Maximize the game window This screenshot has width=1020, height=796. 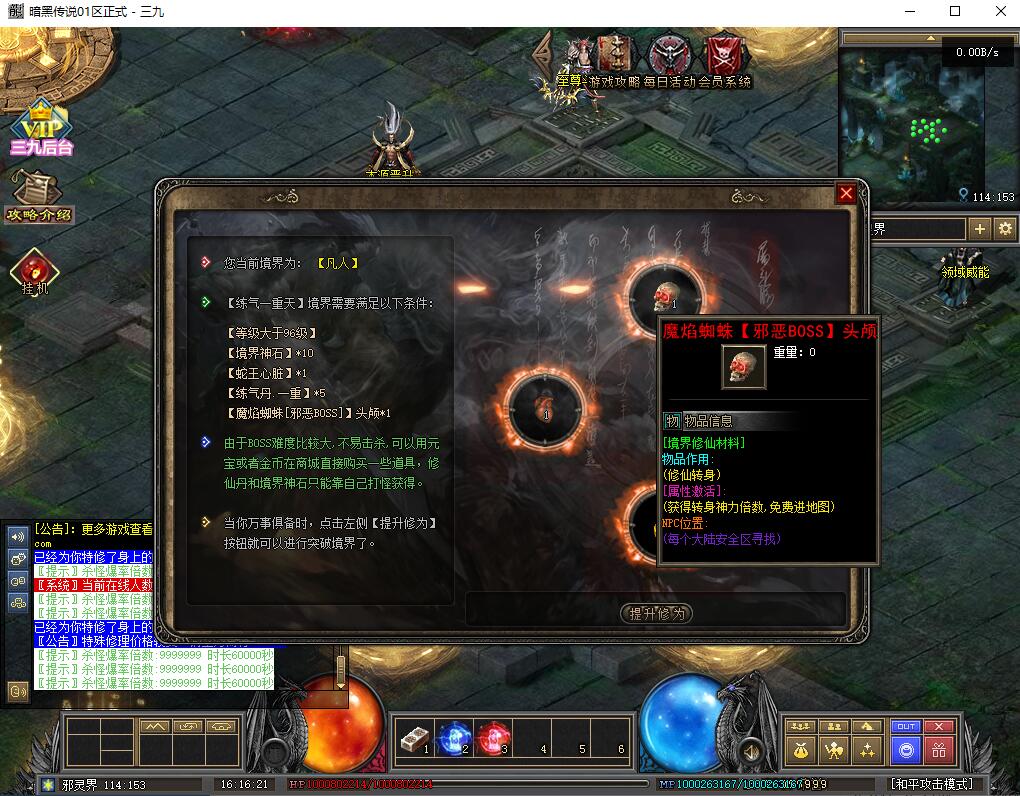click(x=954, y=12)
